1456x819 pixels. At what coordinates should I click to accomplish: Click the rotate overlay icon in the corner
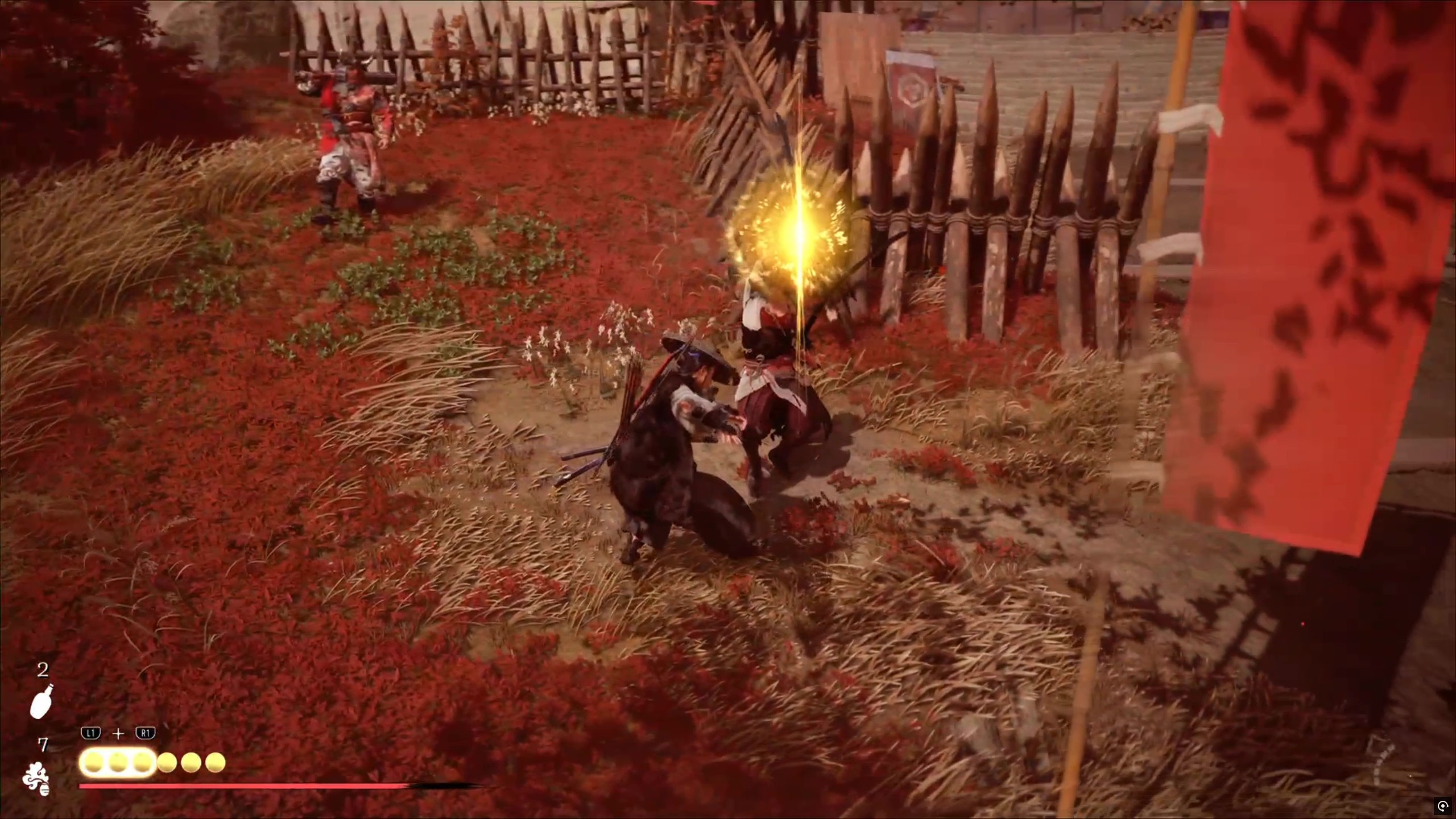[1442, 805]
